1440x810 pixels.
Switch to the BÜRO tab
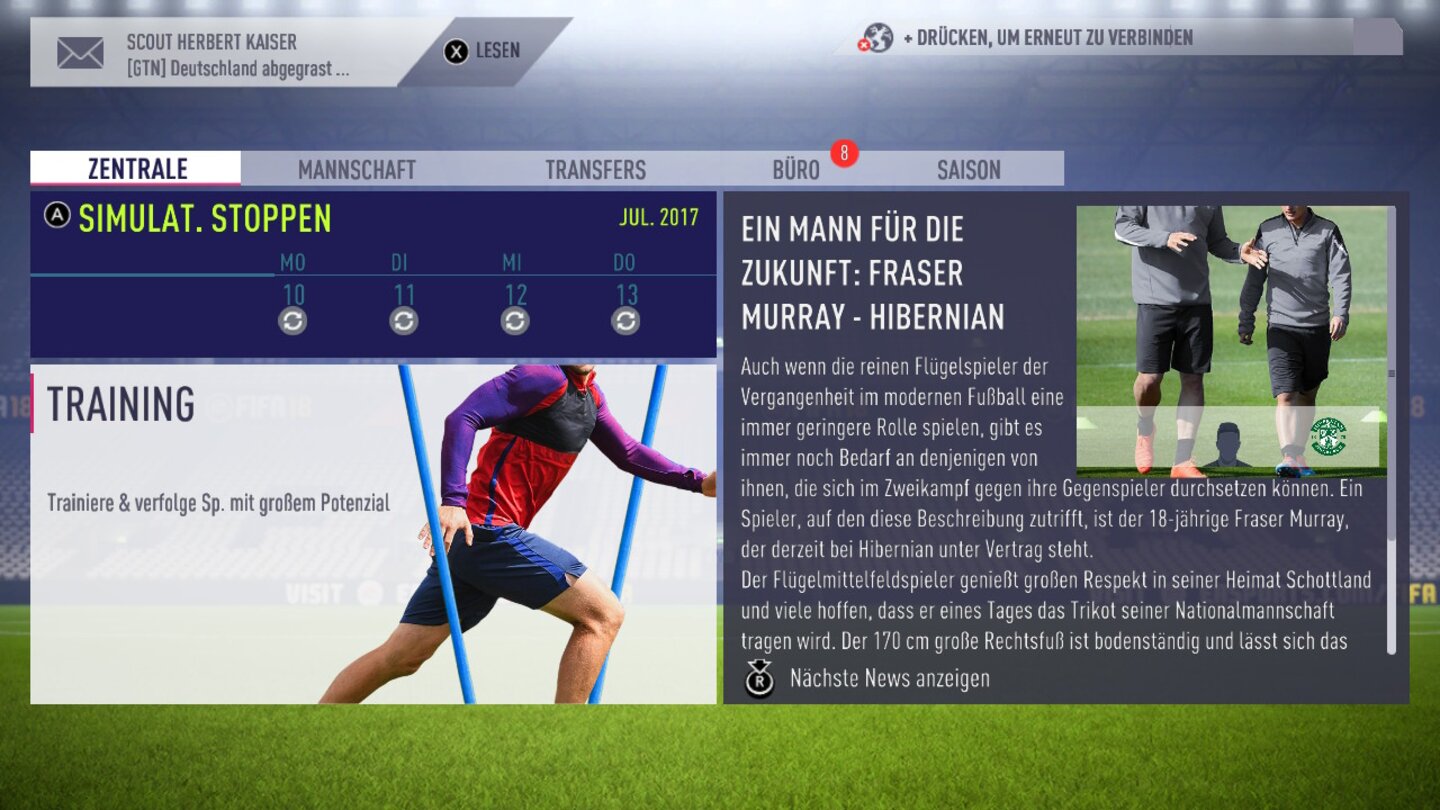pos(796,169)
